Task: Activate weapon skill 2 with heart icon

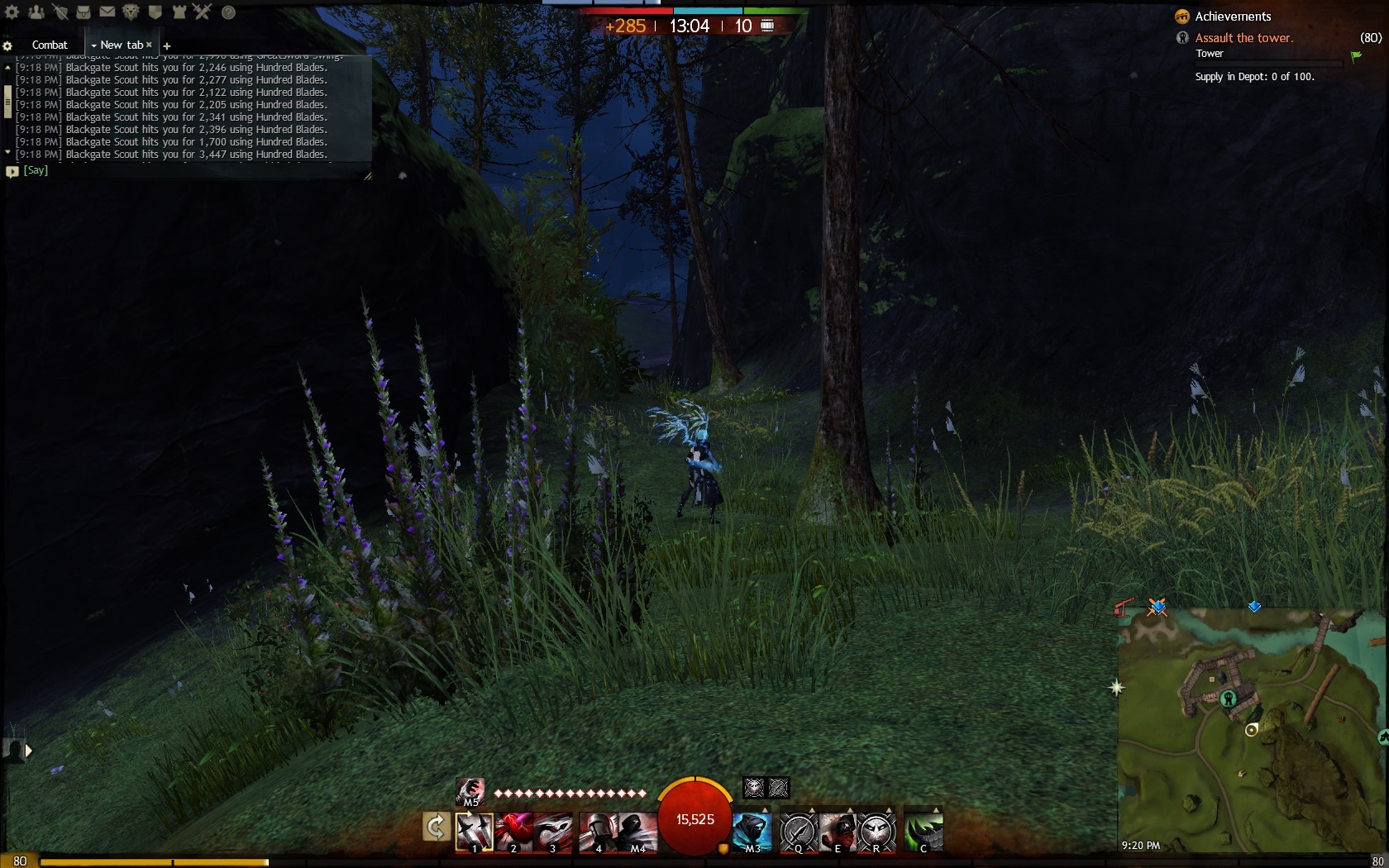Action: pyautogui.click(x=513, y=831)
